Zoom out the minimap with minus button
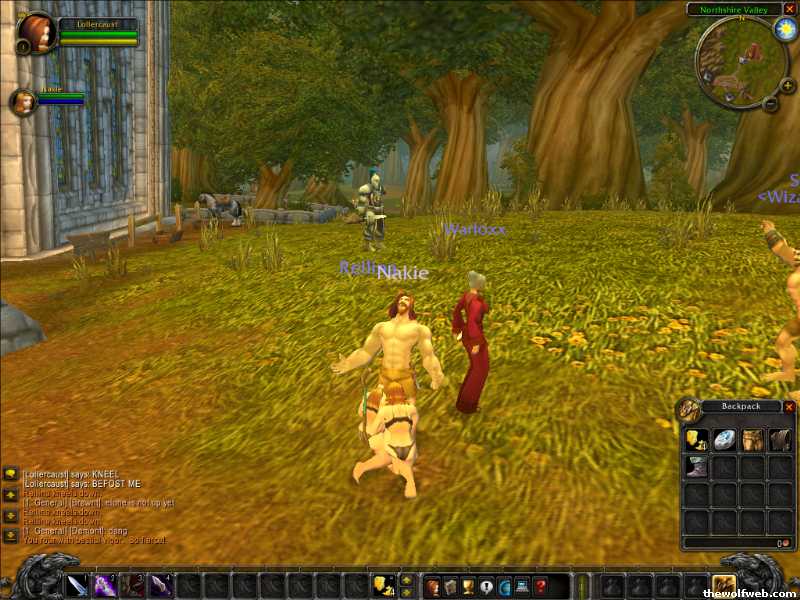This screenshot has width=800, height=600. tap(772, 103)
